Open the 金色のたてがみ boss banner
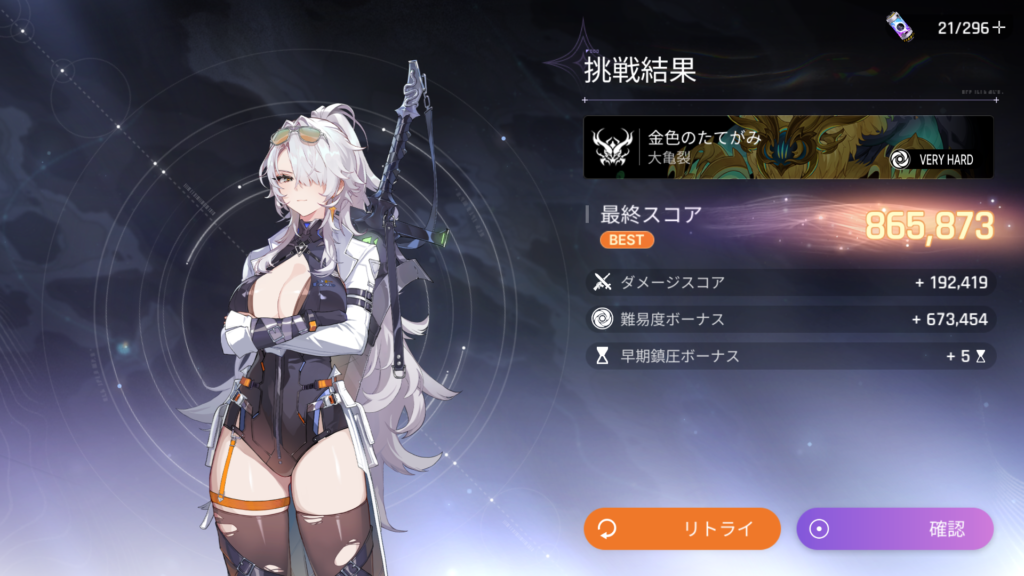1024x576 pixels. (788, 147)
